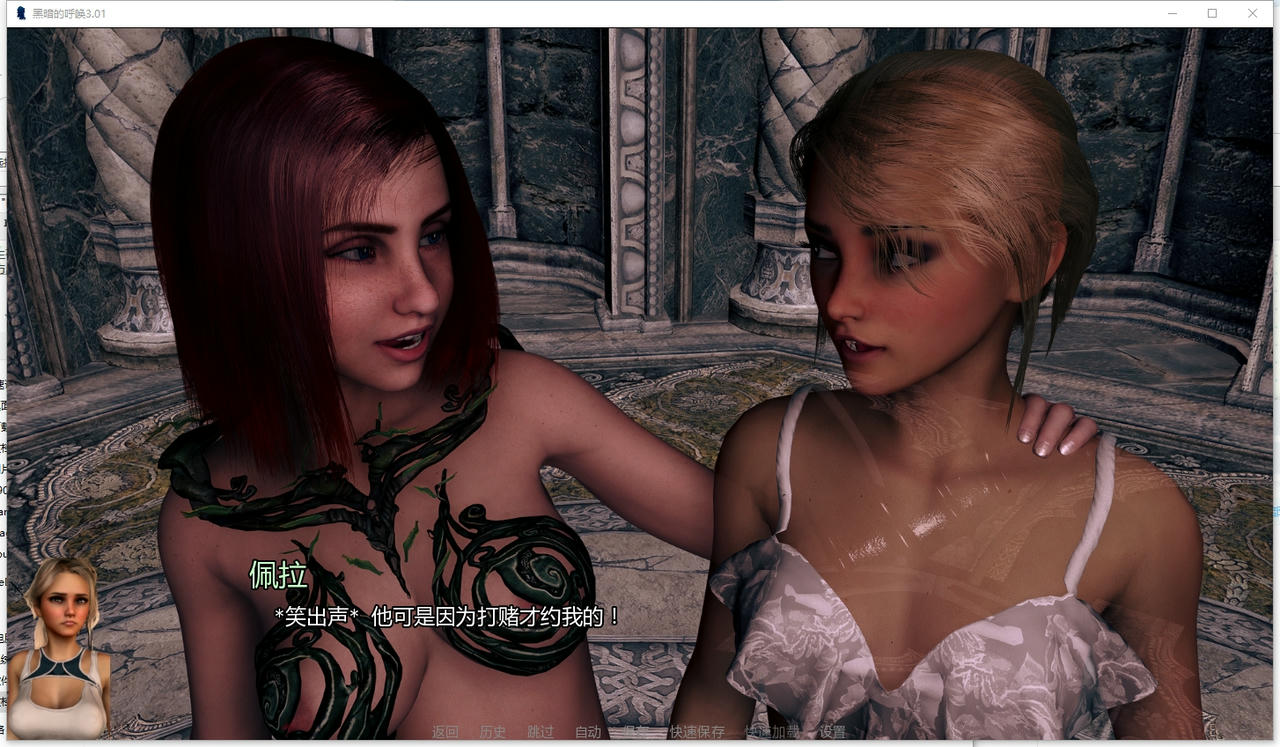Viewport: 1280px width, 747px height.
Task: Open the 历史 (History) log
Action: pos(493,732)
